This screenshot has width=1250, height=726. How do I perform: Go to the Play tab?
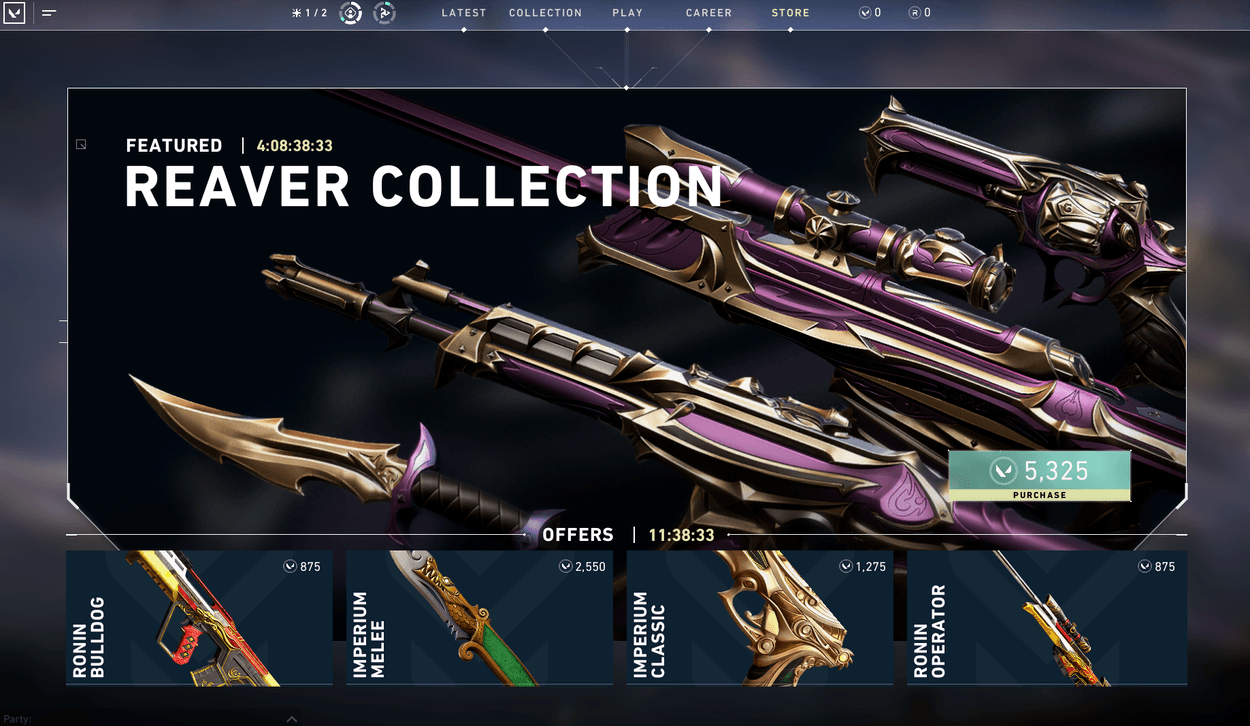(x=627, y=13)
